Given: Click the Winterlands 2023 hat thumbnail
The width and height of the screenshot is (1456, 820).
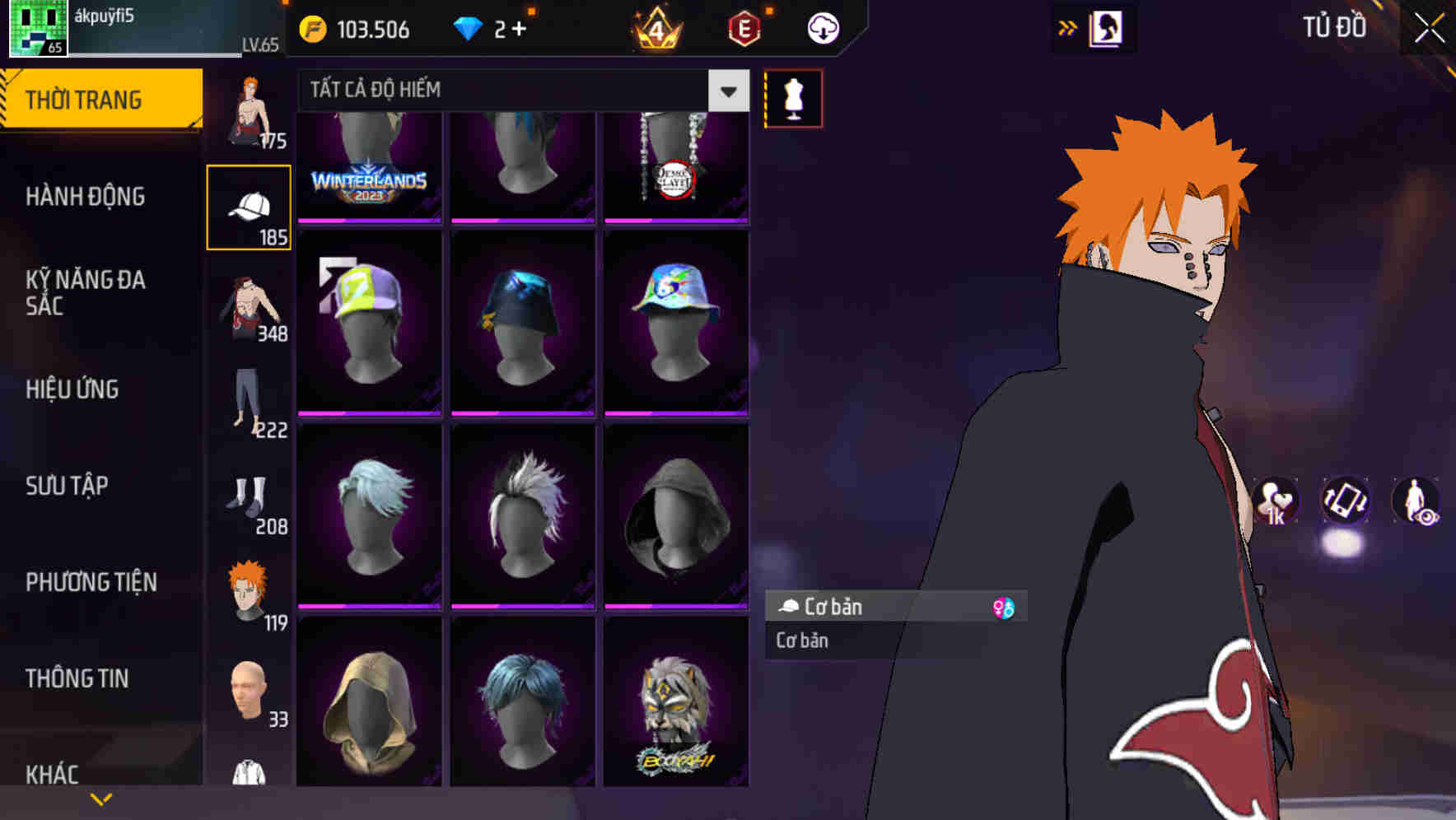Looking at the screenshot, I should pyautogui.click(x=369, y=165).
